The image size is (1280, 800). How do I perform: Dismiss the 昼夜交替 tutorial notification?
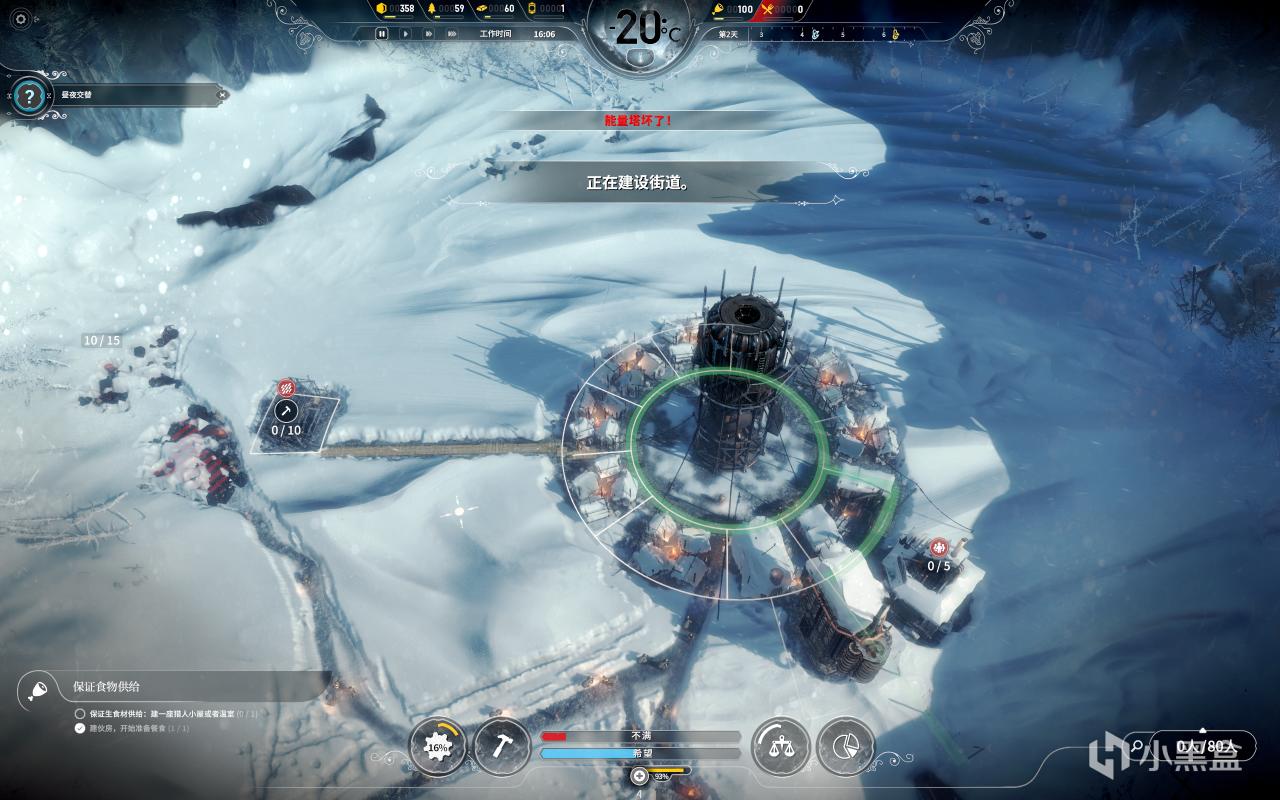pos(222,95)
